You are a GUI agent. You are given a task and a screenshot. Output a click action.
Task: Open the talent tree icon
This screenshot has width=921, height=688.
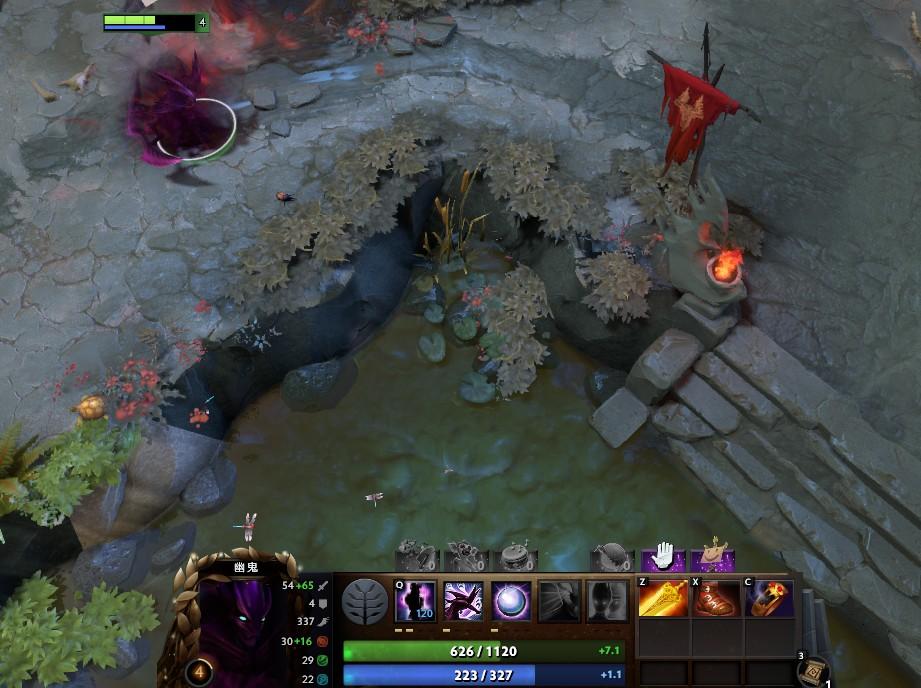[x=365, y=602]
